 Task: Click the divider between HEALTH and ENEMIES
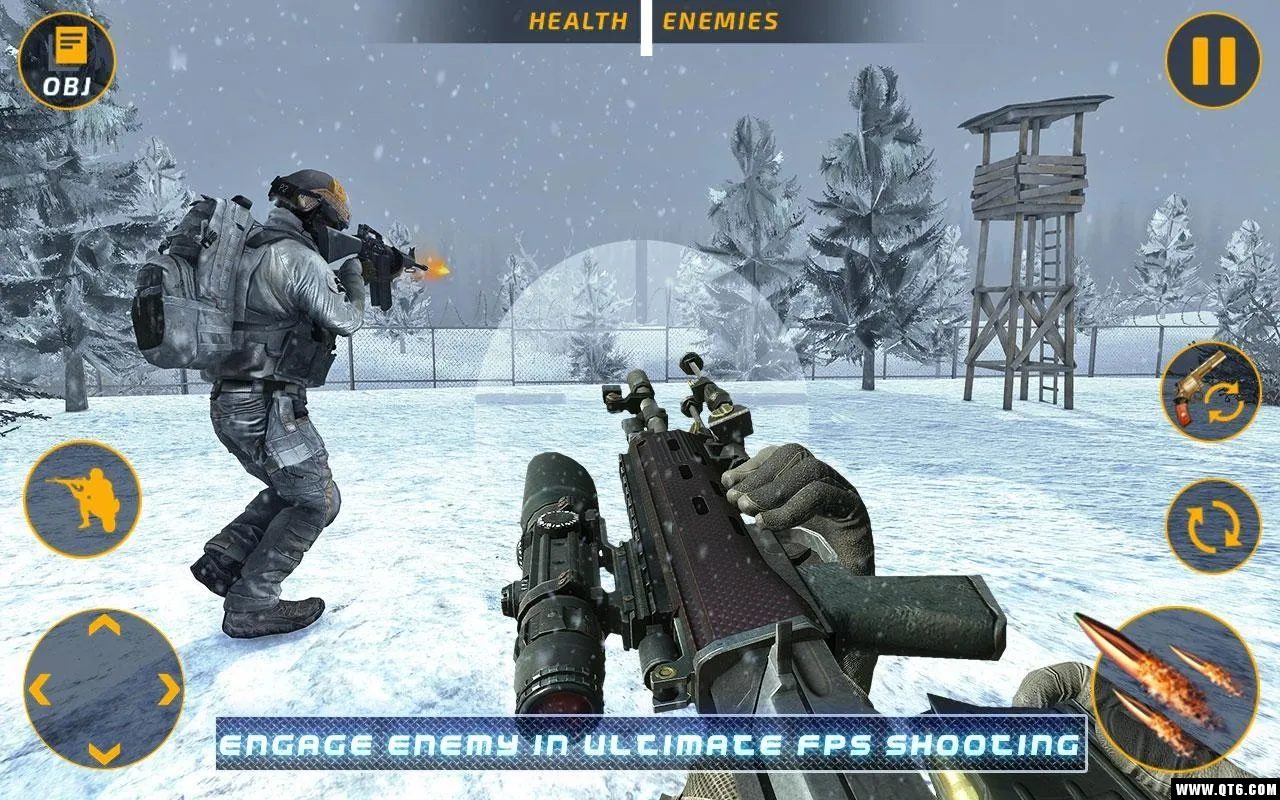point(646,18)
